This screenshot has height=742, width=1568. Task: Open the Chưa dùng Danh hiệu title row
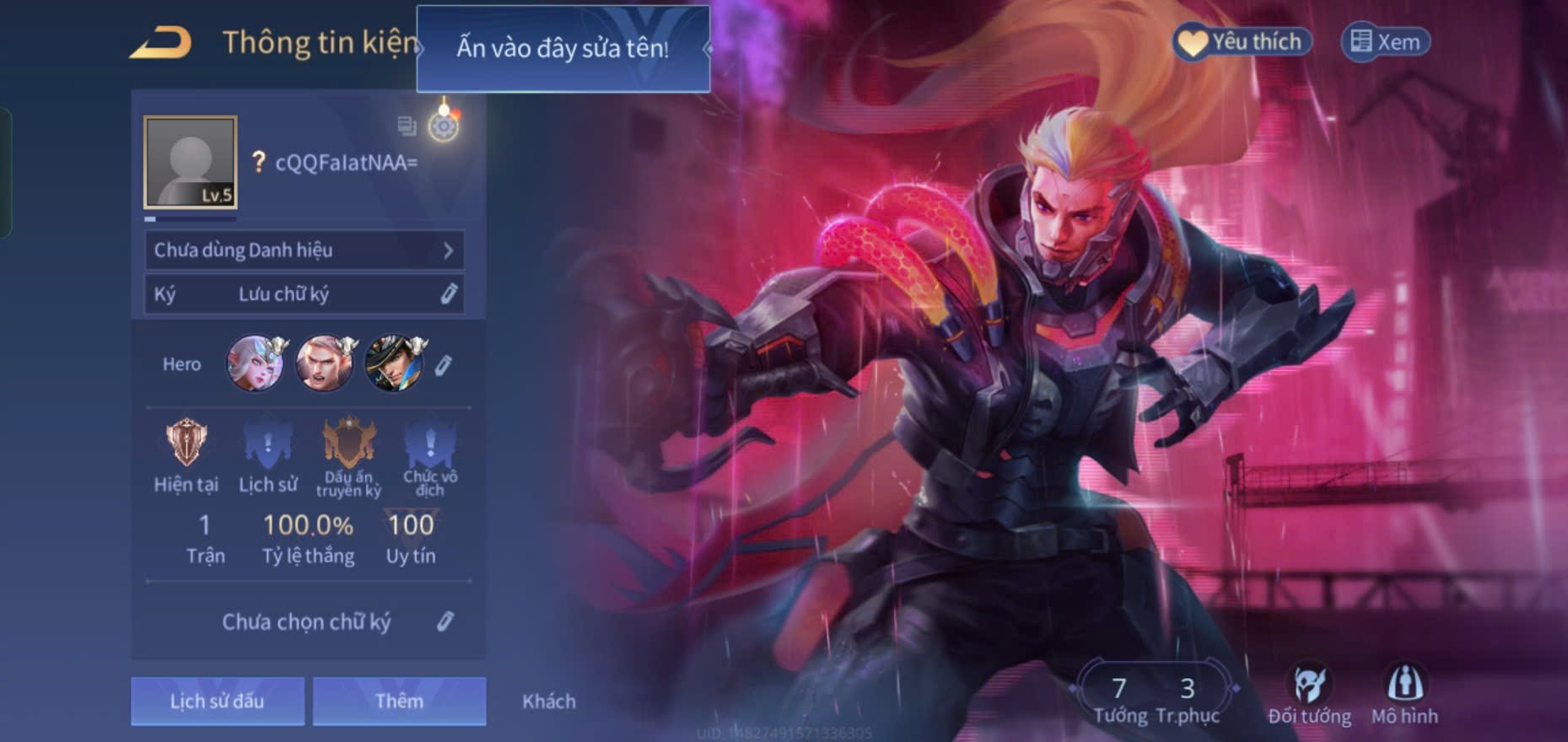click(304, 250)
